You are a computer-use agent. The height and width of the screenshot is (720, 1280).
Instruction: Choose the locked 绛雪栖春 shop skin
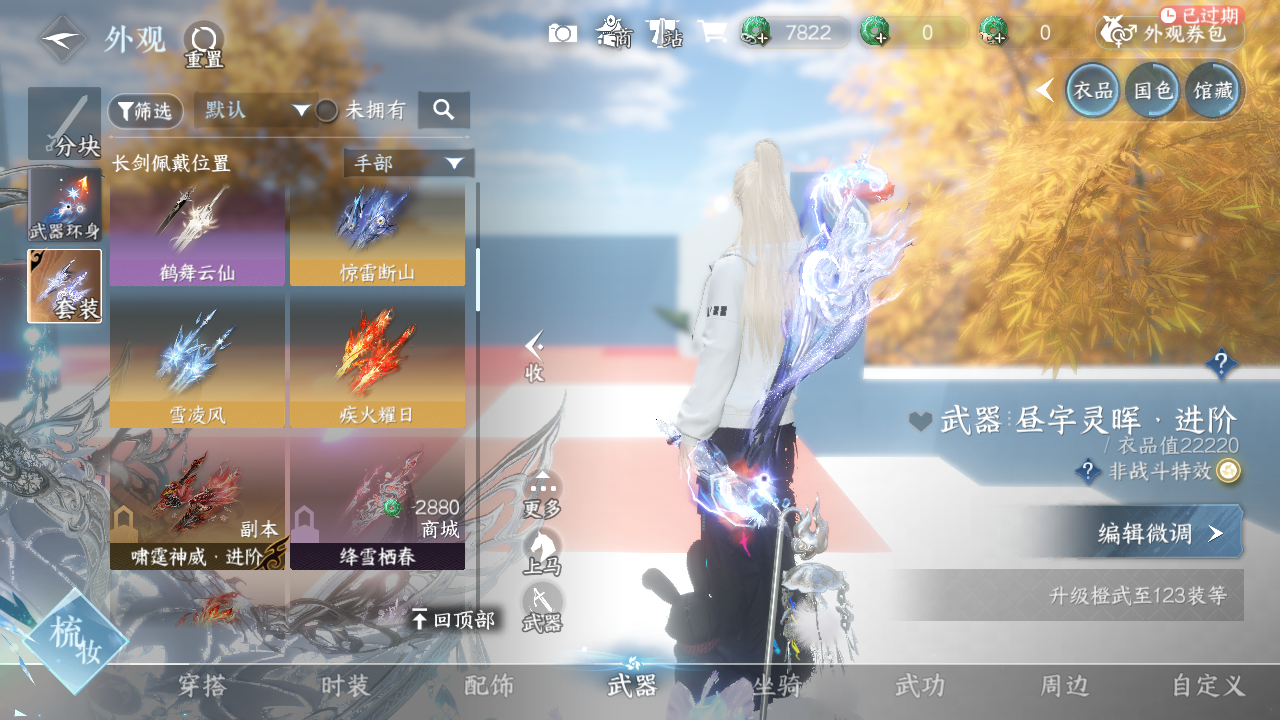[x=377, y=503]
